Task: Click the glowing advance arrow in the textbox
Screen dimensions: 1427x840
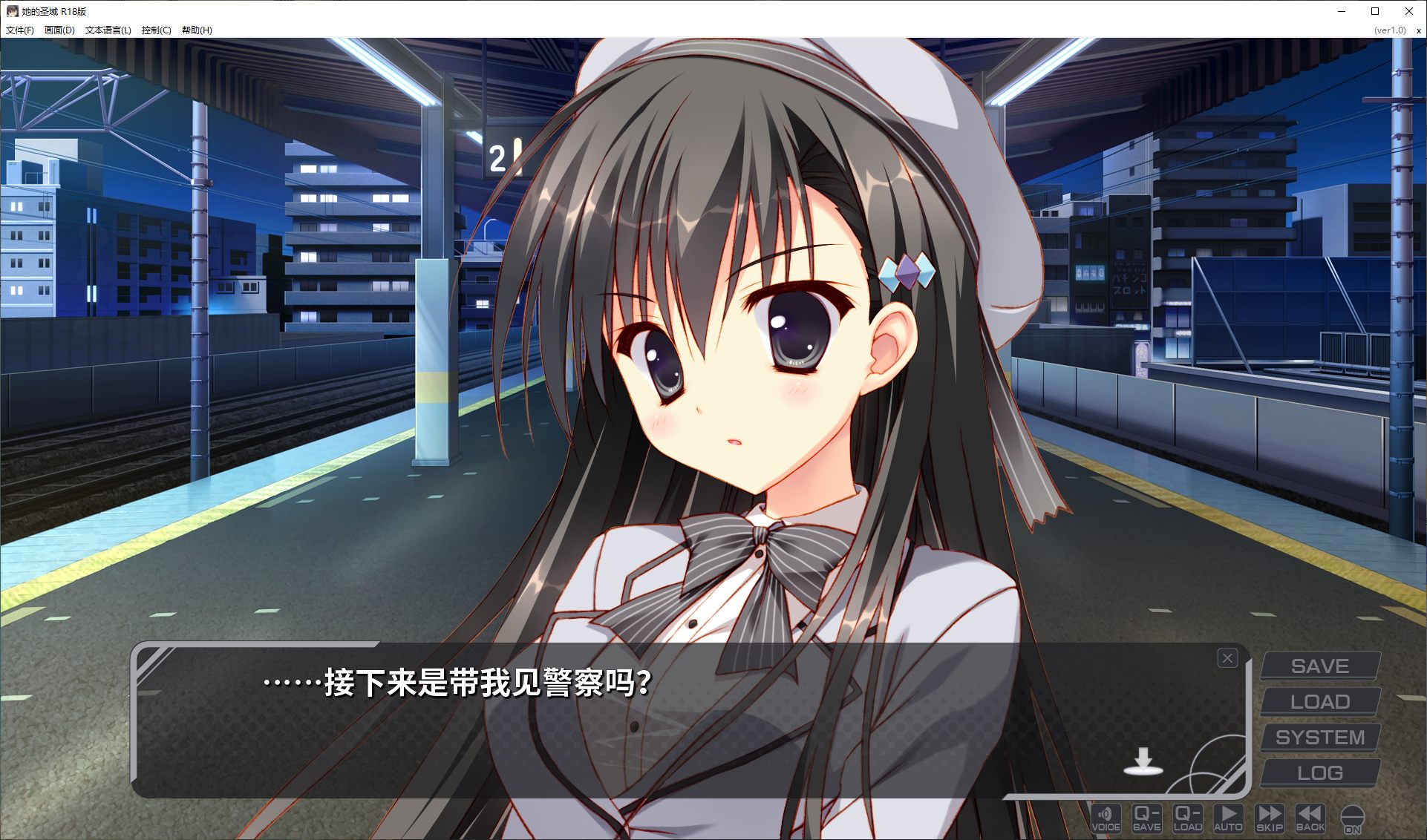Action: pos(1144,762)
